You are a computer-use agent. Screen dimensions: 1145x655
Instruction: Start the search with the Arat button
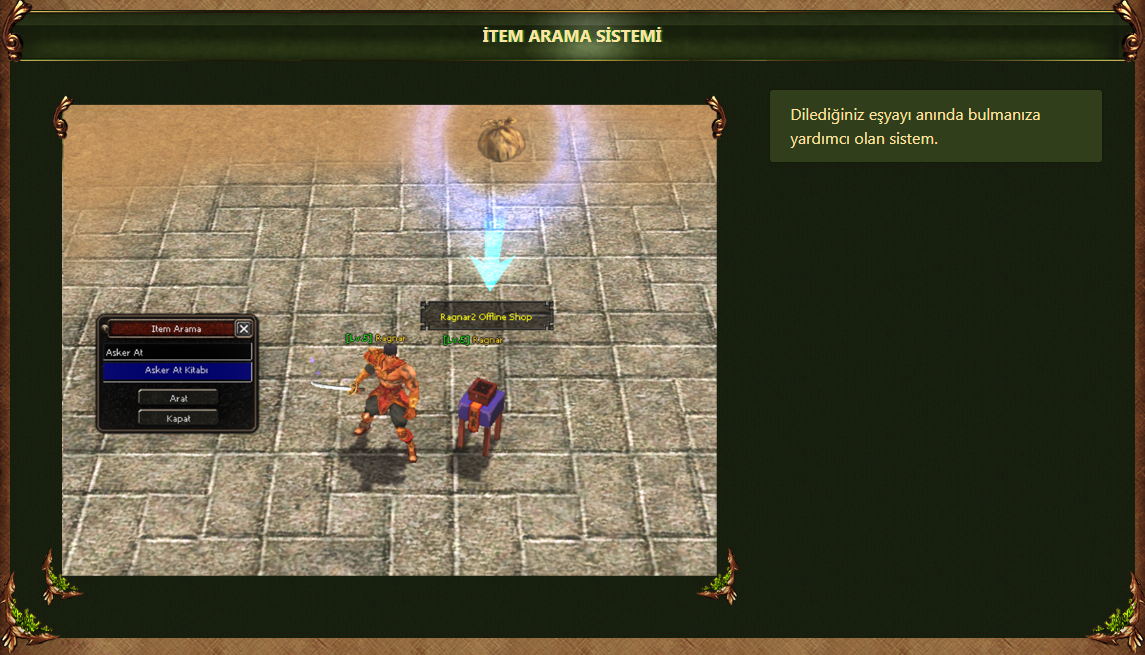[178, 398]
